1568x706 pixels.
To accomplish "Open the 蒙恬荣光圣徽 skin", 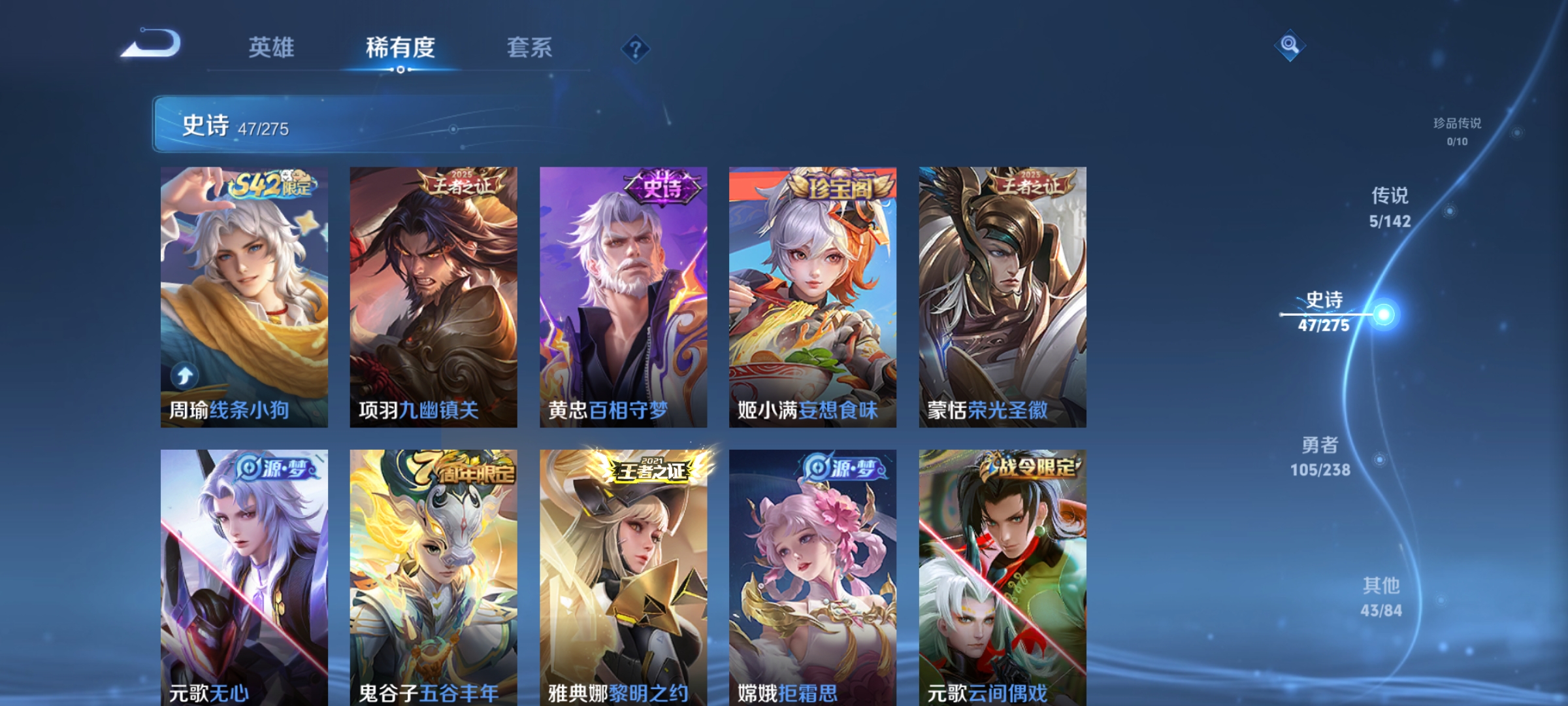I will (1002, 294).
